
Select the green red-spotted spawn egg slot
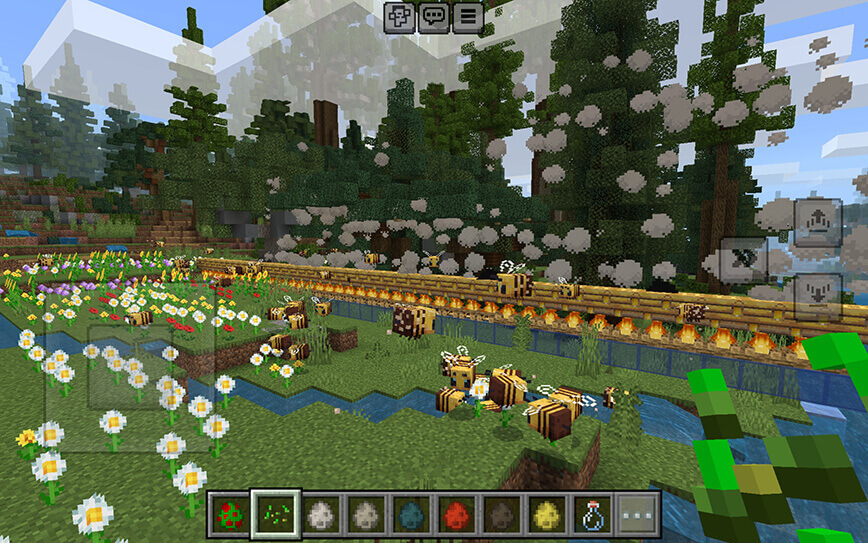[228, 514]
